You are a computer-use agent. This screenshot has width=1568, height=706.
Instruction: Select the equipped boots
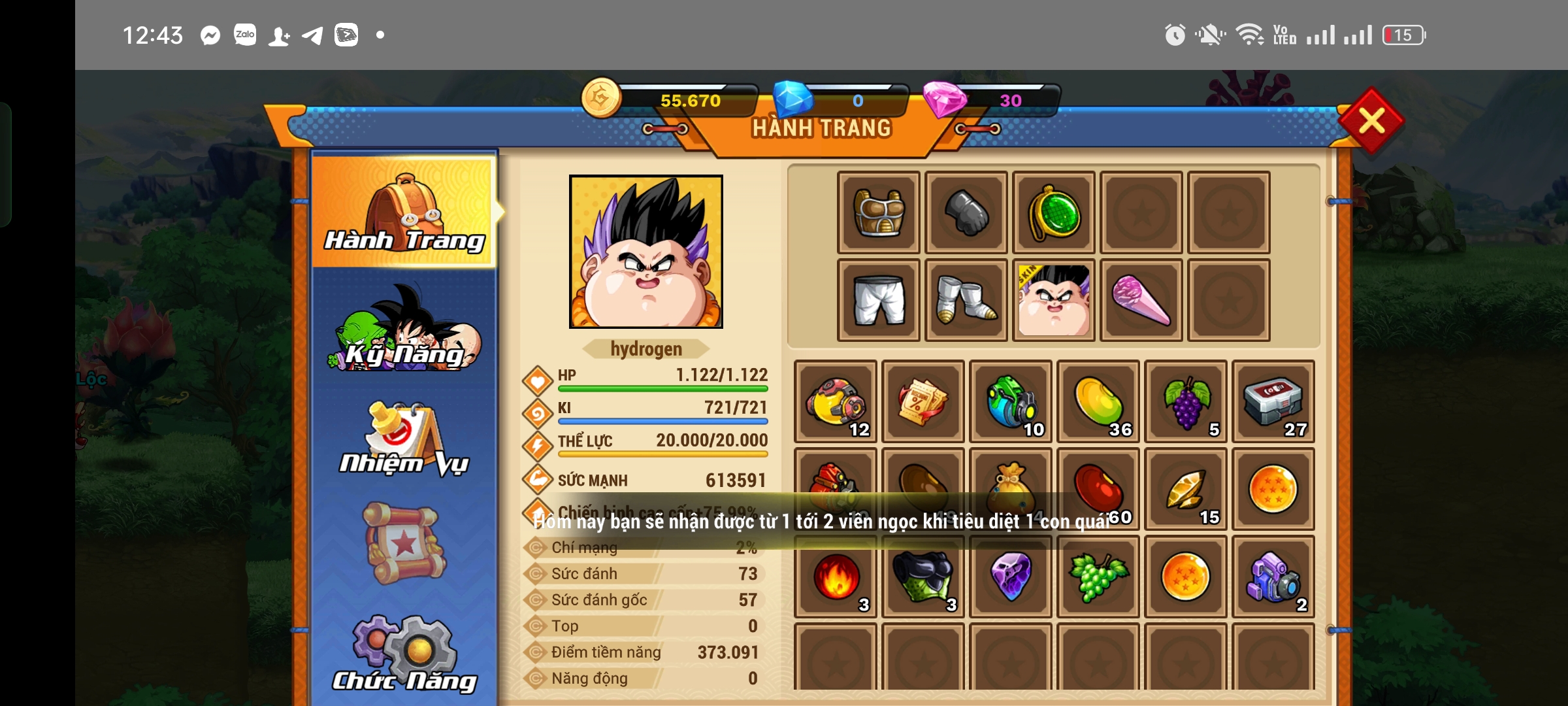(966, 301)
